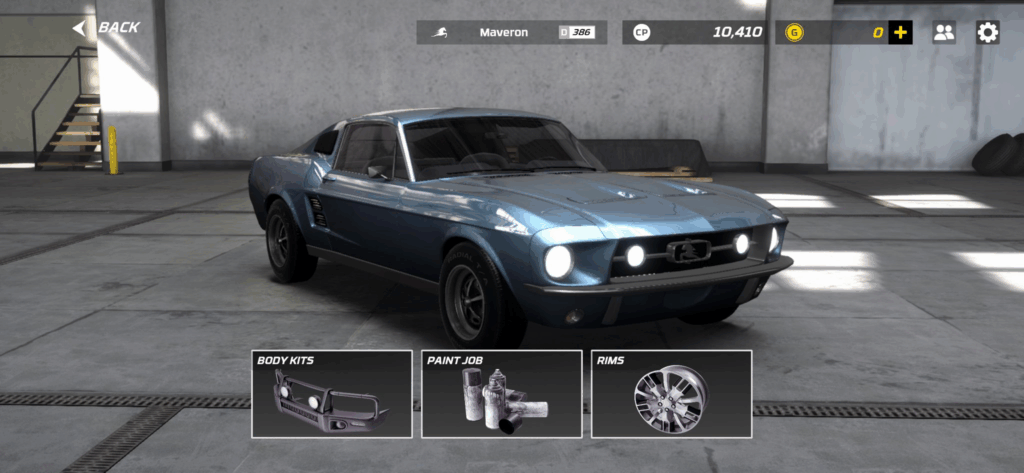Open settings via the gear icon

pyautogui.click(x=988, y=33)
